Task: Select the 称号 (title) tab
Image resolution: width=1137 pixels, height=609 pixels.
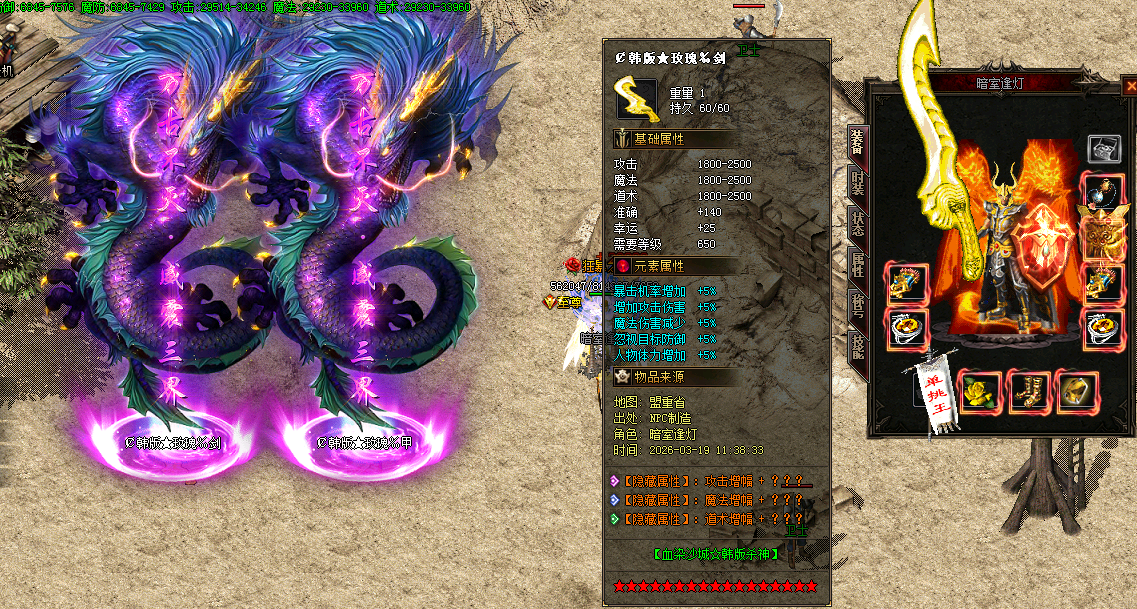Action: [x=857, y=305]
